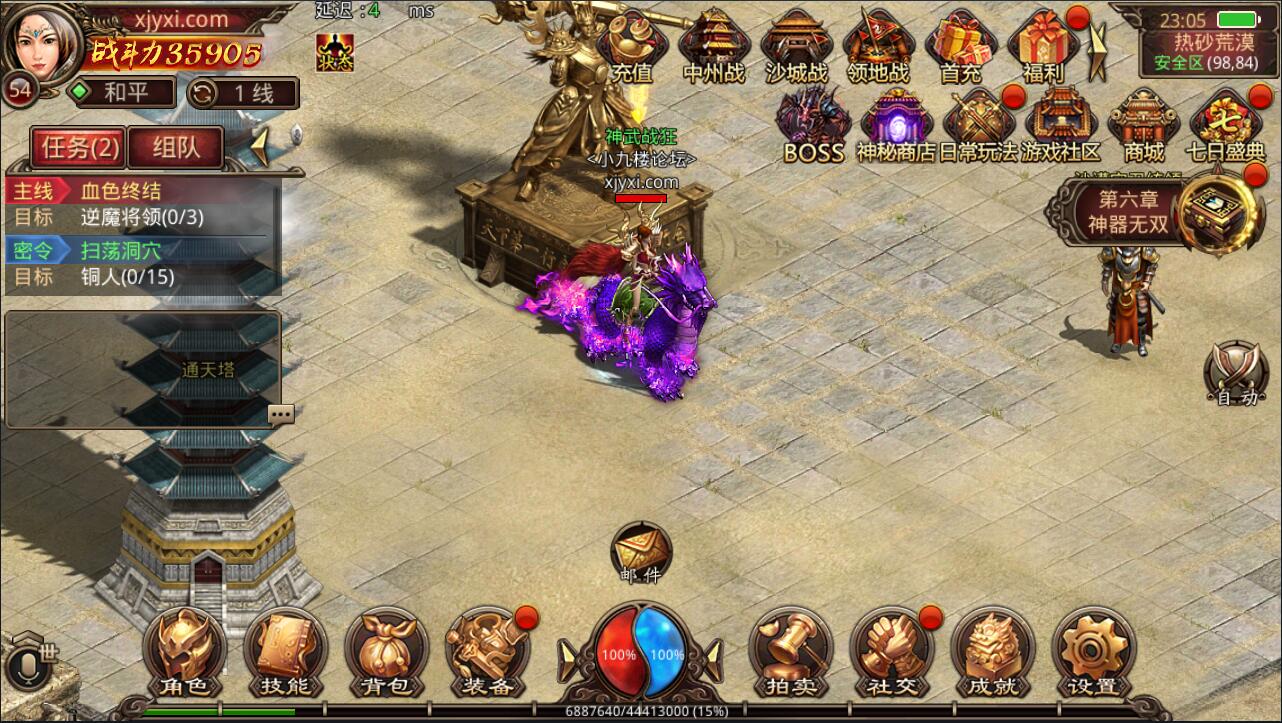This screenshot has height=723, width=1282.
Task: Open the 装备 equipment menu
Action: click(487, 653)
